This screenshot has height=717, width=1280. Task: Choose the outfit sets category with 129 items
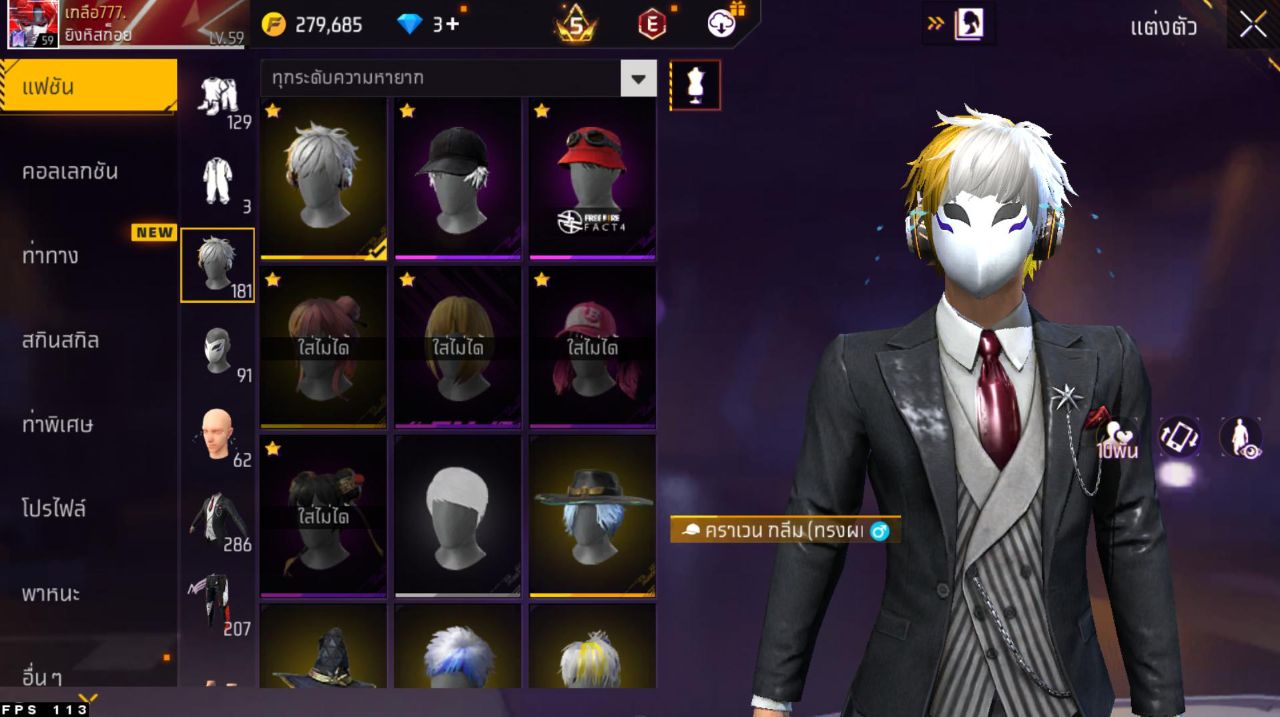tap(217, 100)
